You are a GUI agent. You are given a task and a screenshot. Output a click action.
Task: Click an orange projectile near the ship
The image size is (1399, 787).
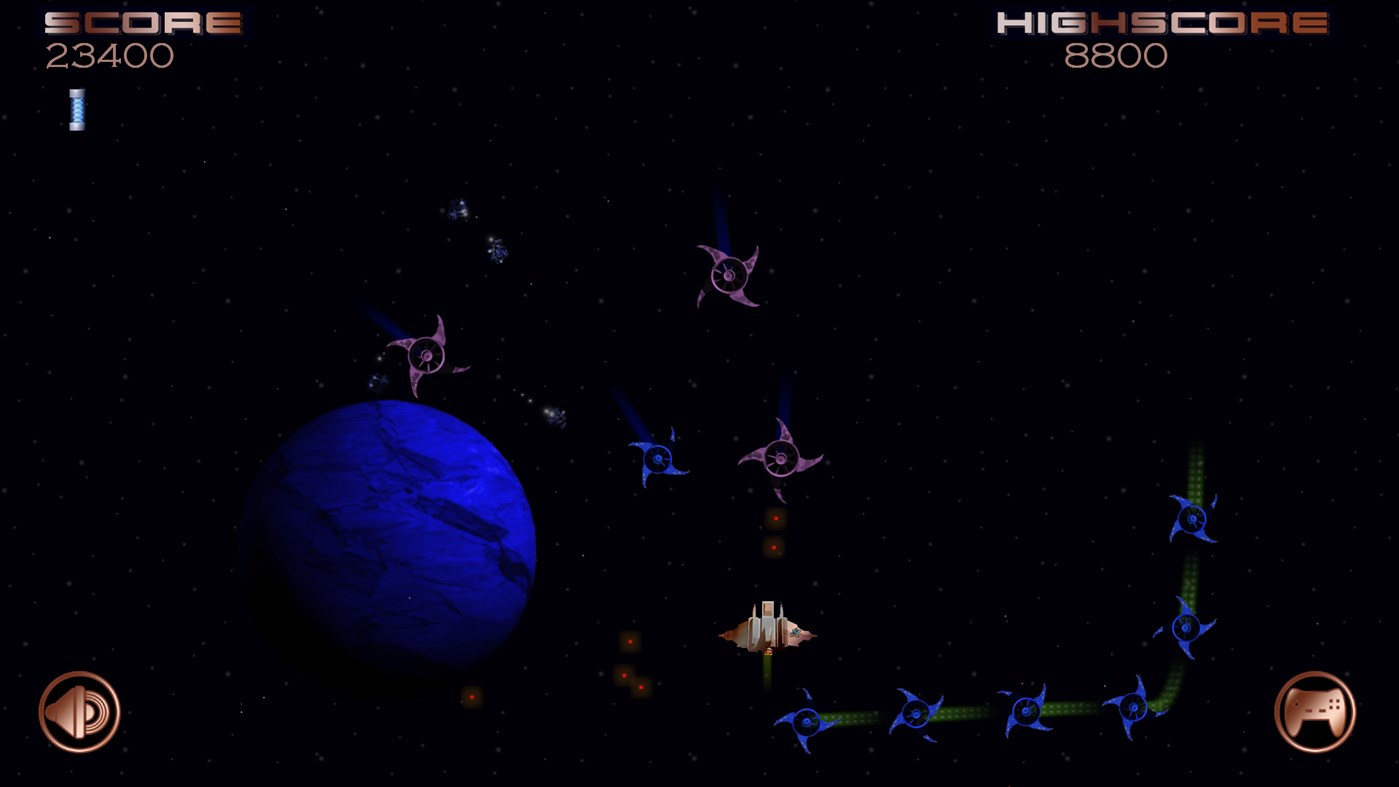pos(773,517)
